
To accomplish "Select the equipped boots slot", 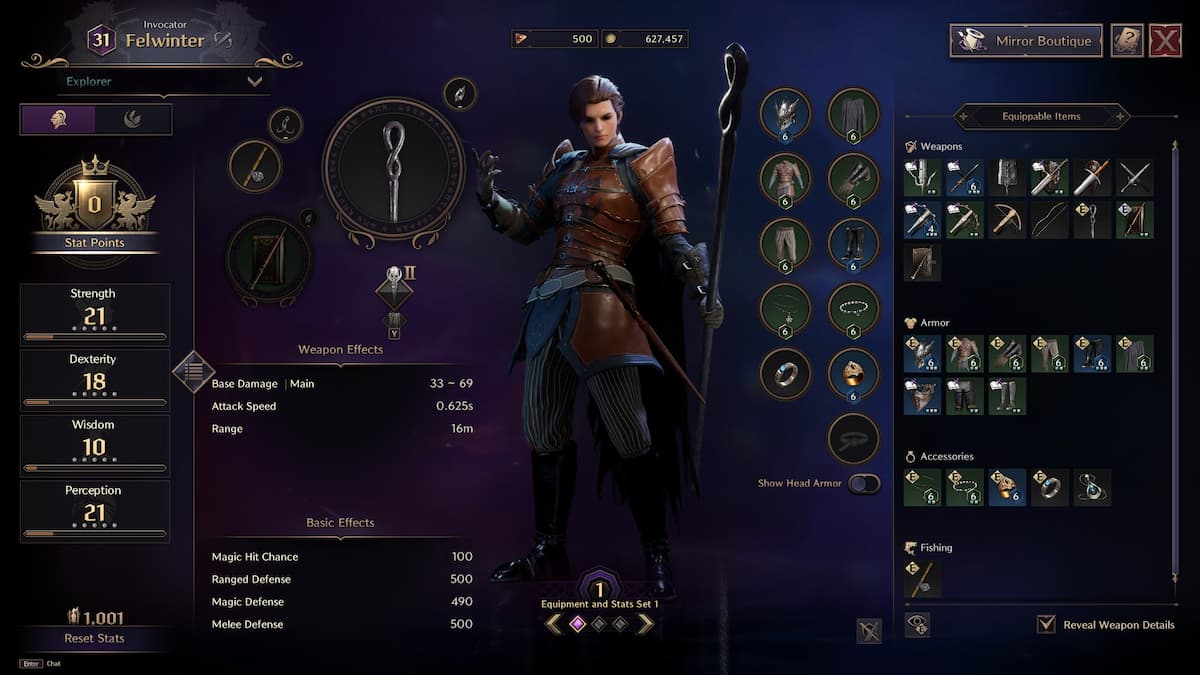I will tap(853, 244).
